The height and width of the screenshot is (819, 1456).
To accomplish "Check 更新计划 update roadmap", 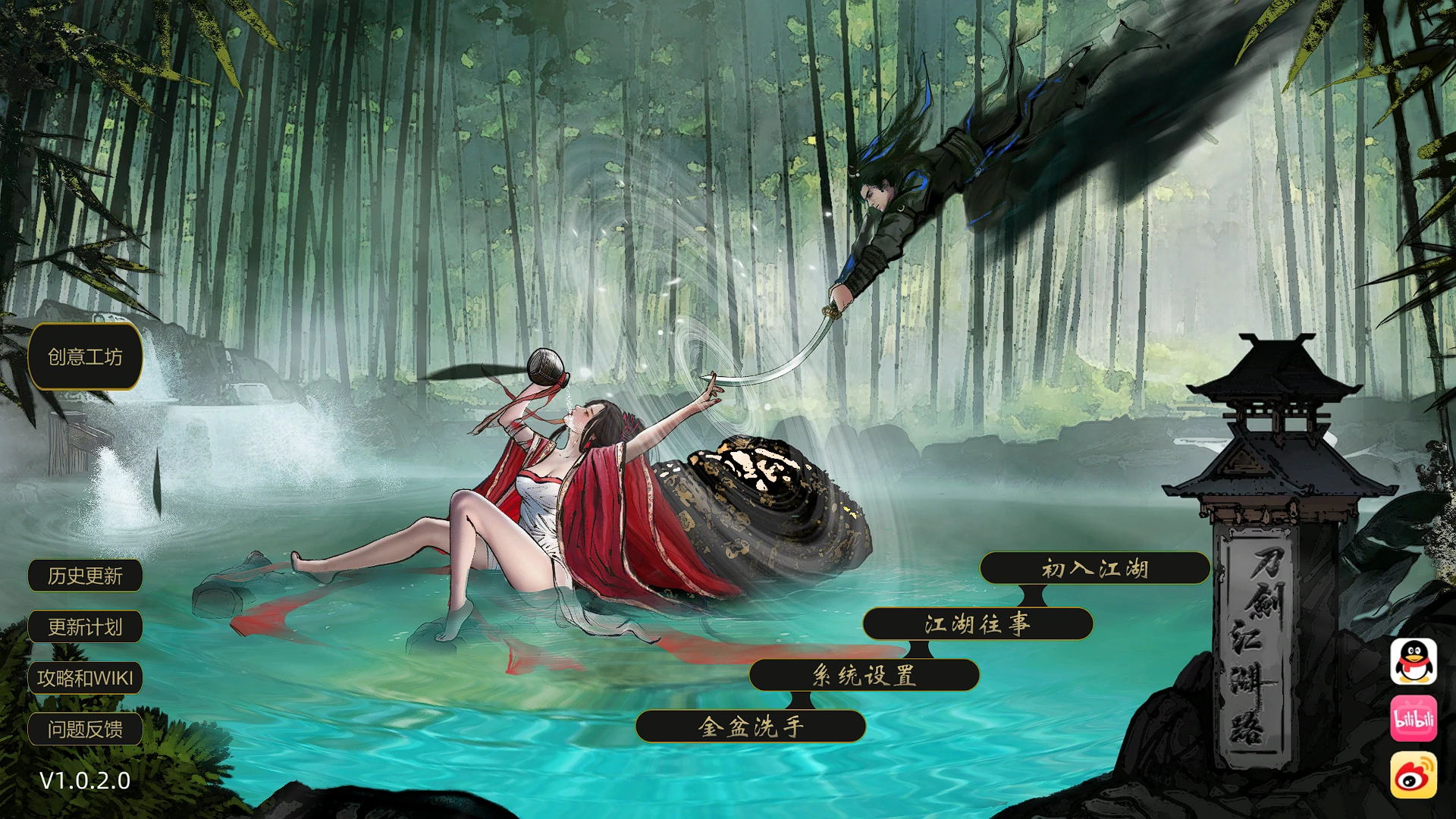I will pos(84,626).
